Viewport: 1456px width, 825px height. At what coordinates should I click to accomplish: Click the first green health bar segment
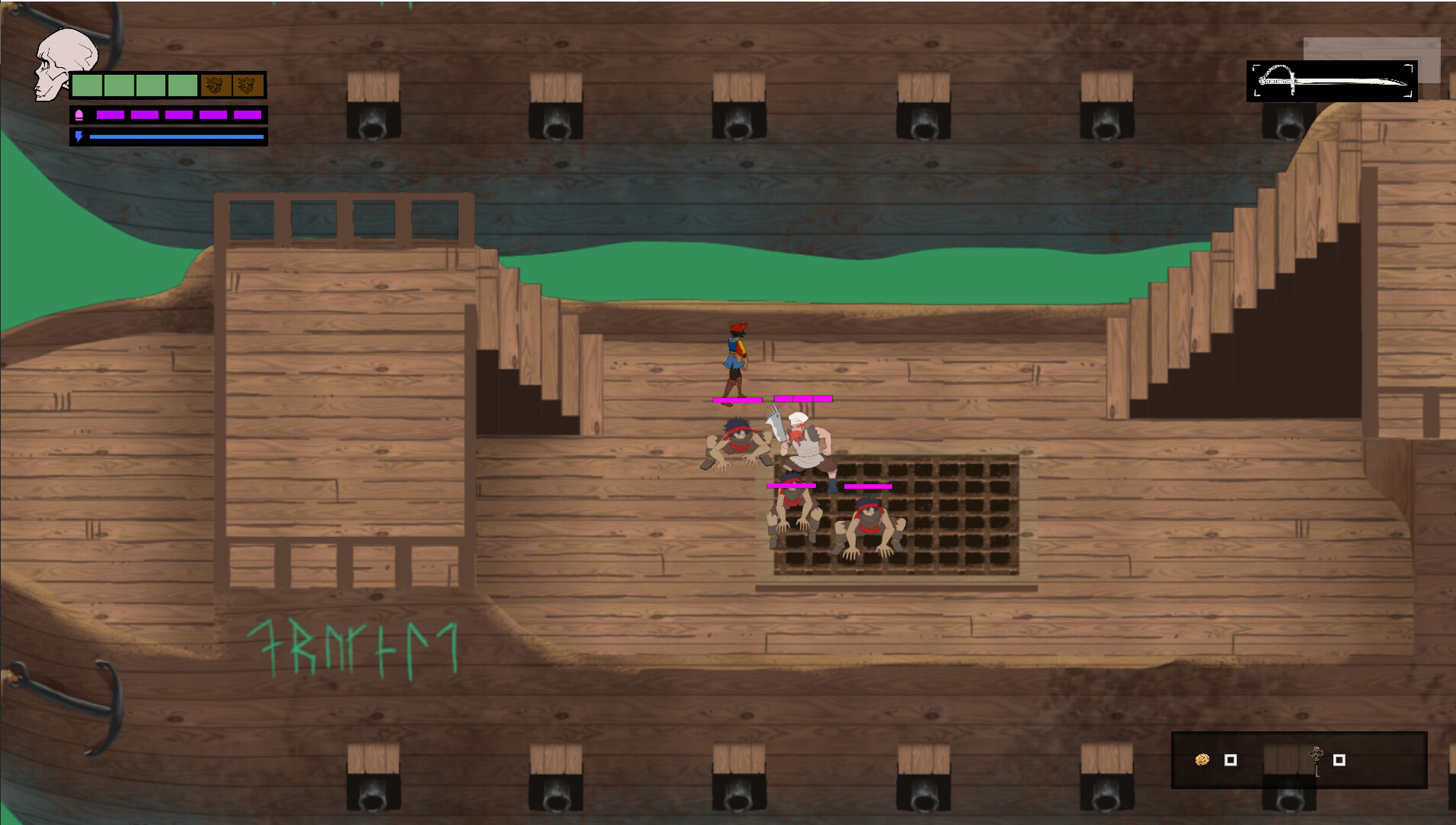click(87, 86)
